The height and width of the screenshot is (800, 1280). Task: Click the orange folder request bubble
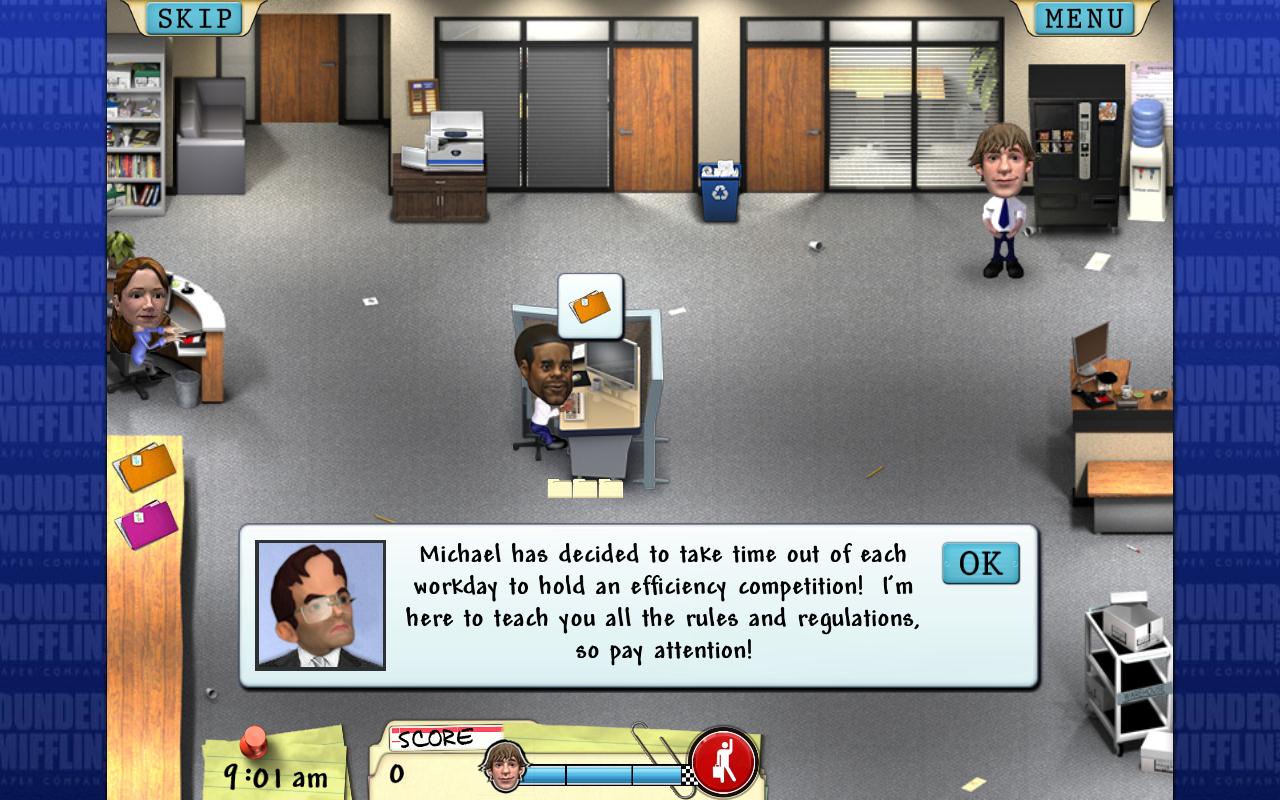pyautogui.click(x=590, y=304)
